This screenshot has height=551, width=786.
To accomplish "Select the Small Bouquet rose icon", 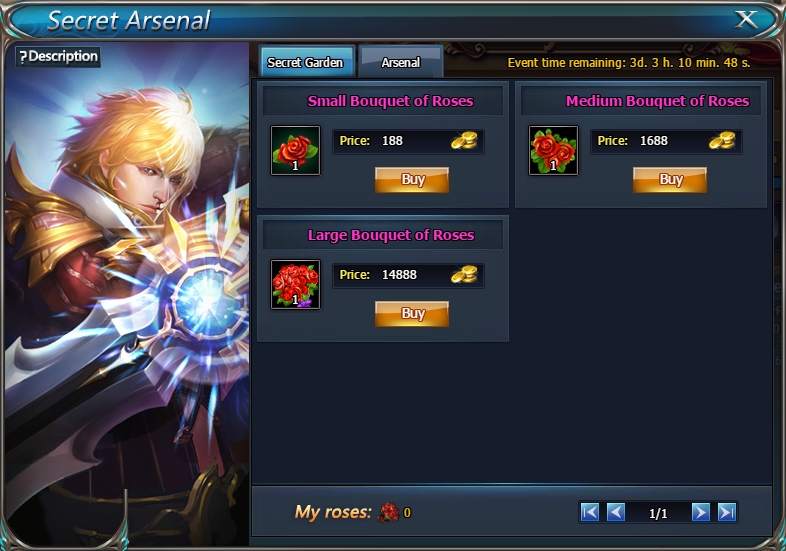I will coord(296,150).
